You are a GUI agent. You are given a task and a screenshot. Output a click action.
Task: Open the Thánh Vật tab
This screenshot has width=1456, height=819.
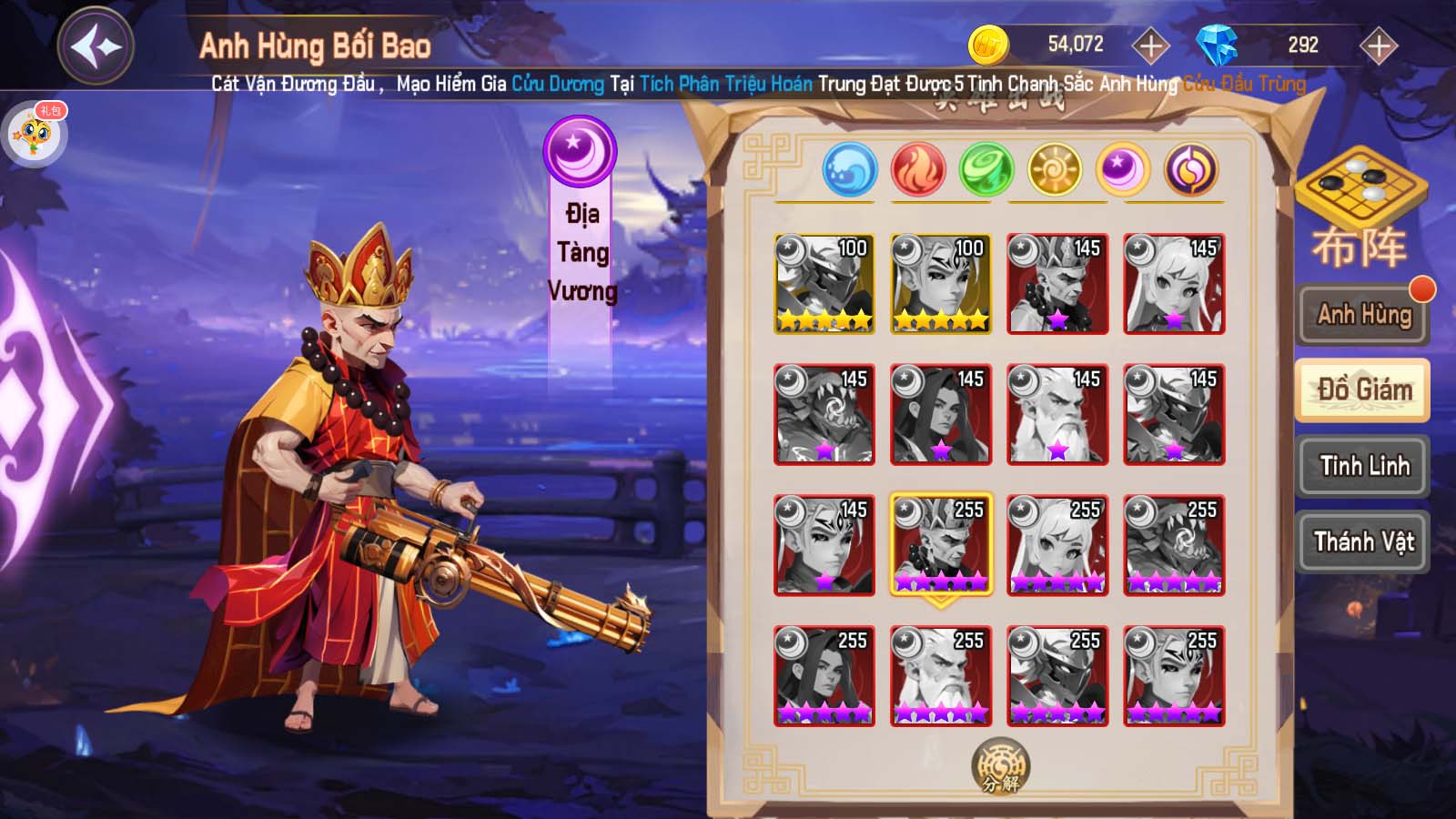[x=1363, y=542]
